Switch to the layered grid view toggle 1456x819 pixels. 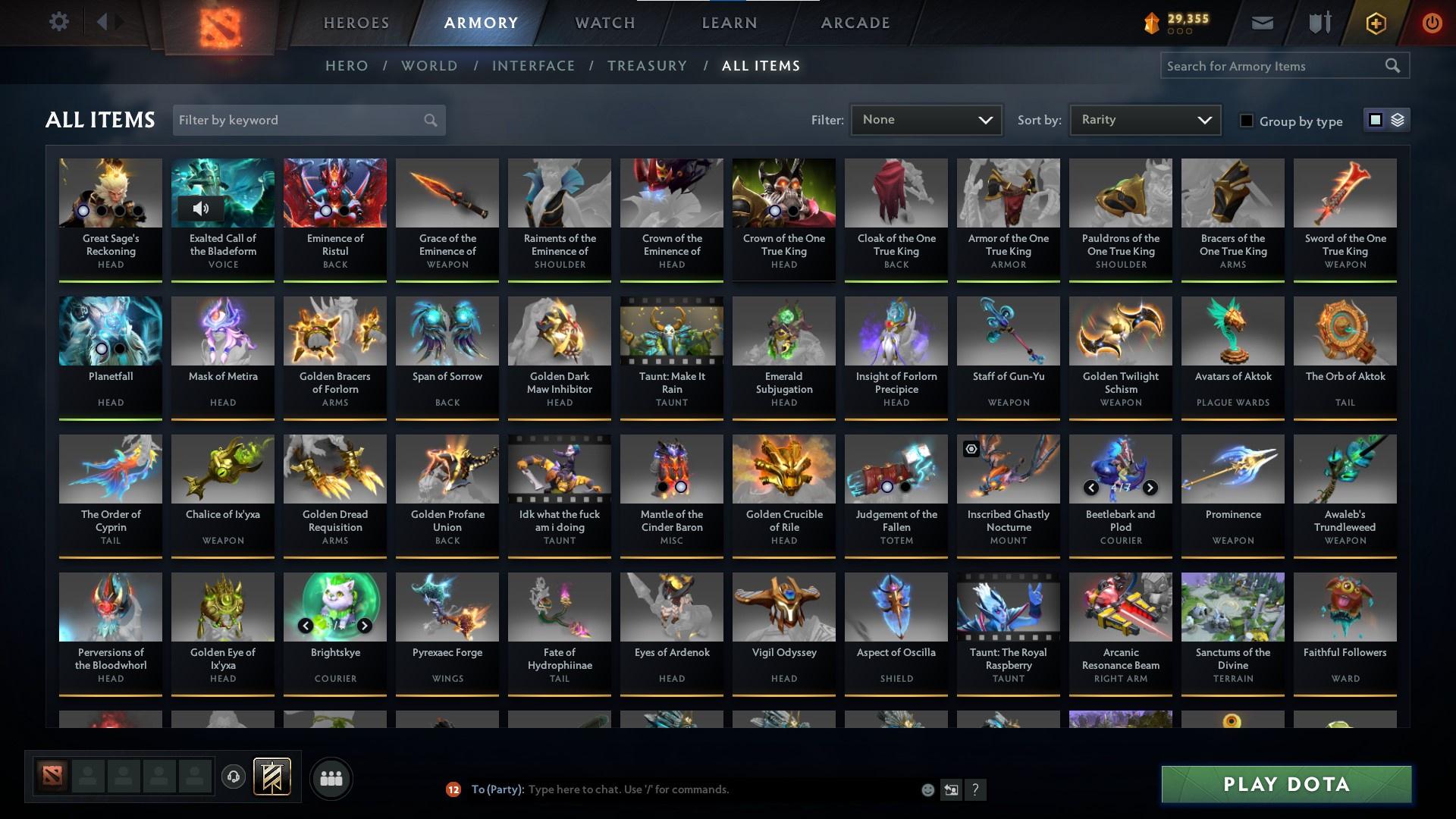point(1398,120)
